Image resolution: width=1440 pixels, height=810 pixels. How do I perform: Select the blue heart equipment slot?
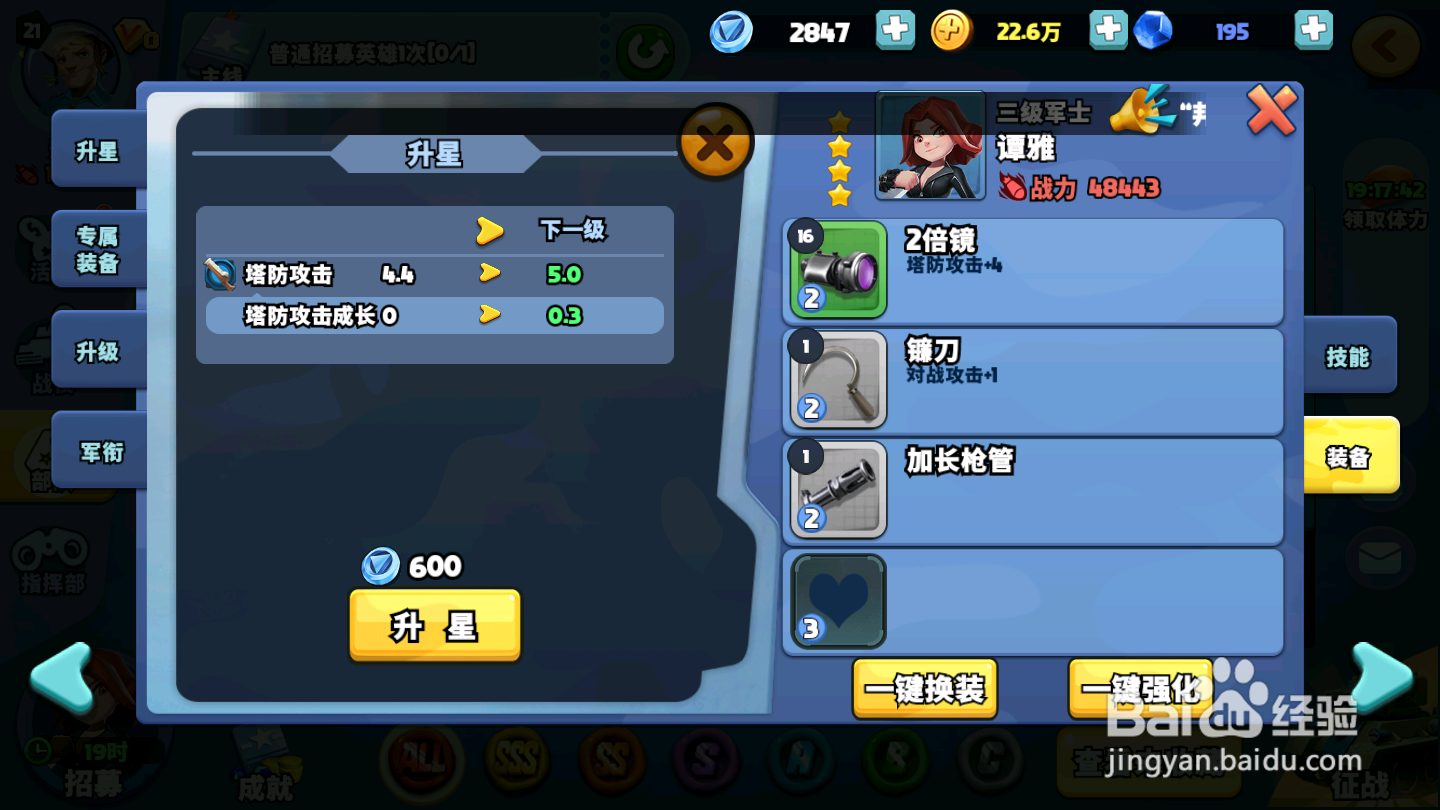(837, 601)
